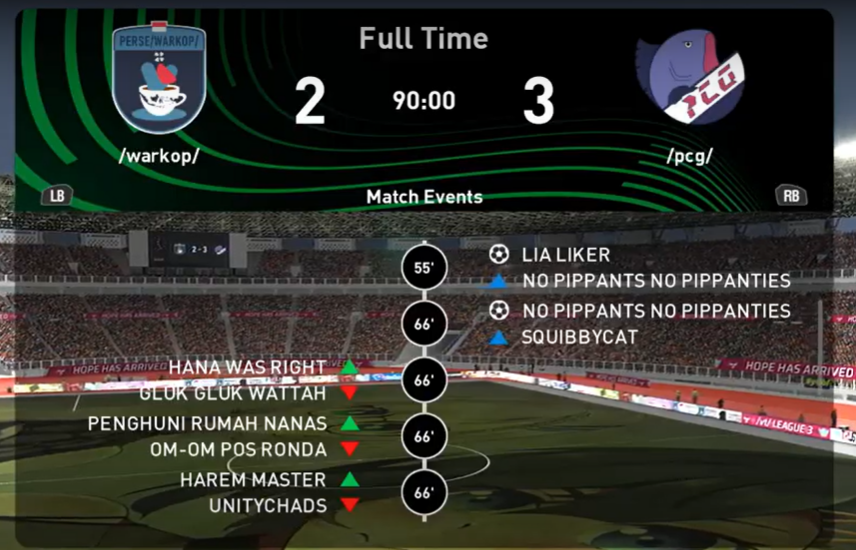Select the /warkop/ team crest
The height and width of the screenshot is (550, 856).
159,78
